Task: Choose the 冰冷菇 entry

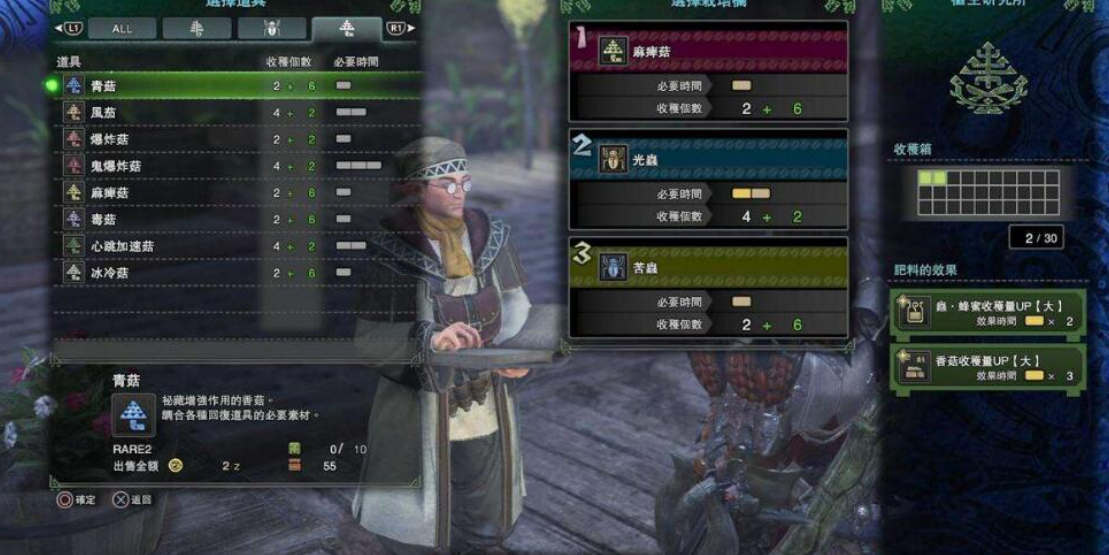Action: pyautogui.click(x=235, y=272)
